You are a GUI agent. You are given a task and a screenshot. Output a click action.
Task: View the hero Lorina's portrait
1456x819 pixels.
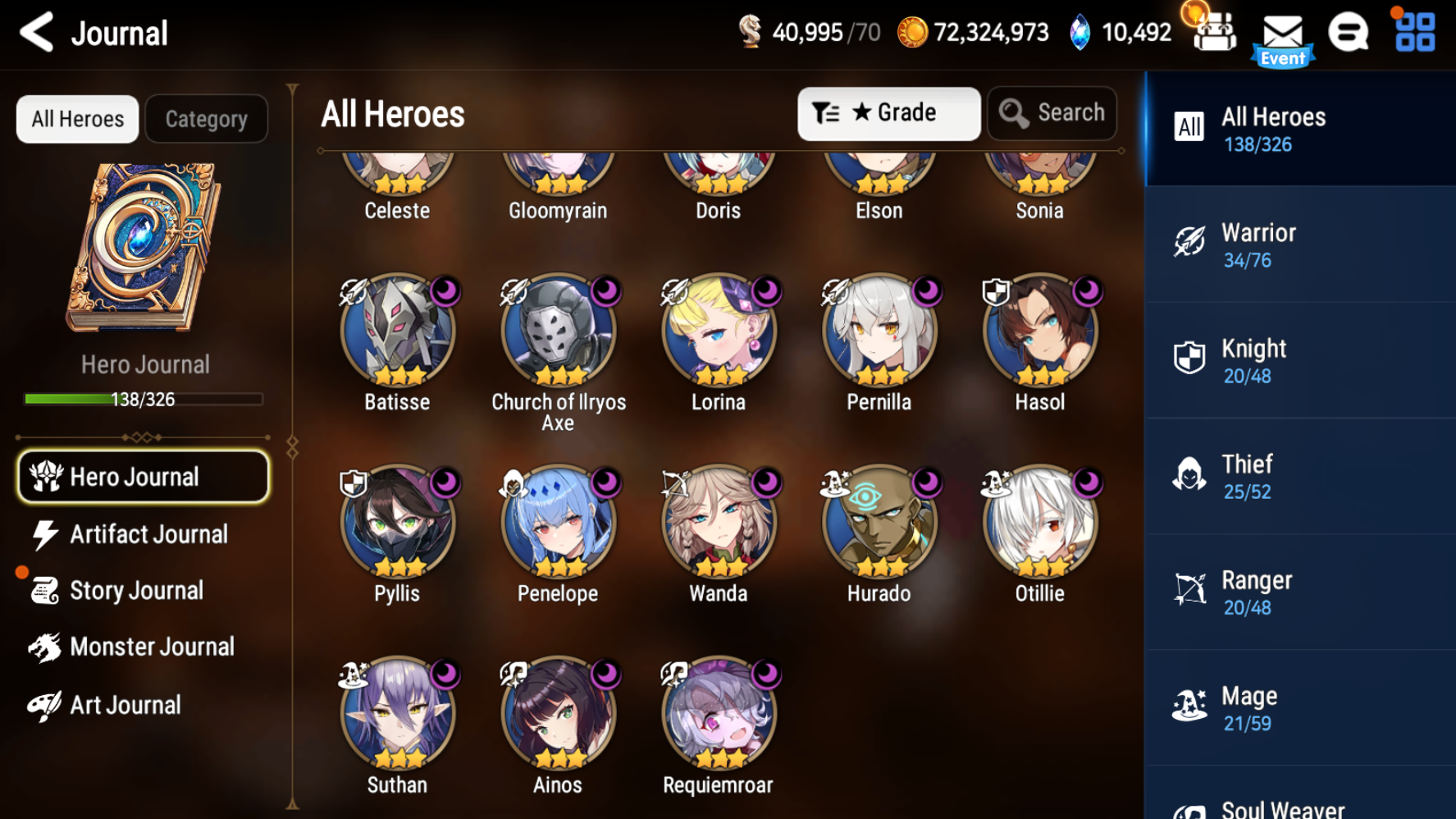[x=719, y=332]
